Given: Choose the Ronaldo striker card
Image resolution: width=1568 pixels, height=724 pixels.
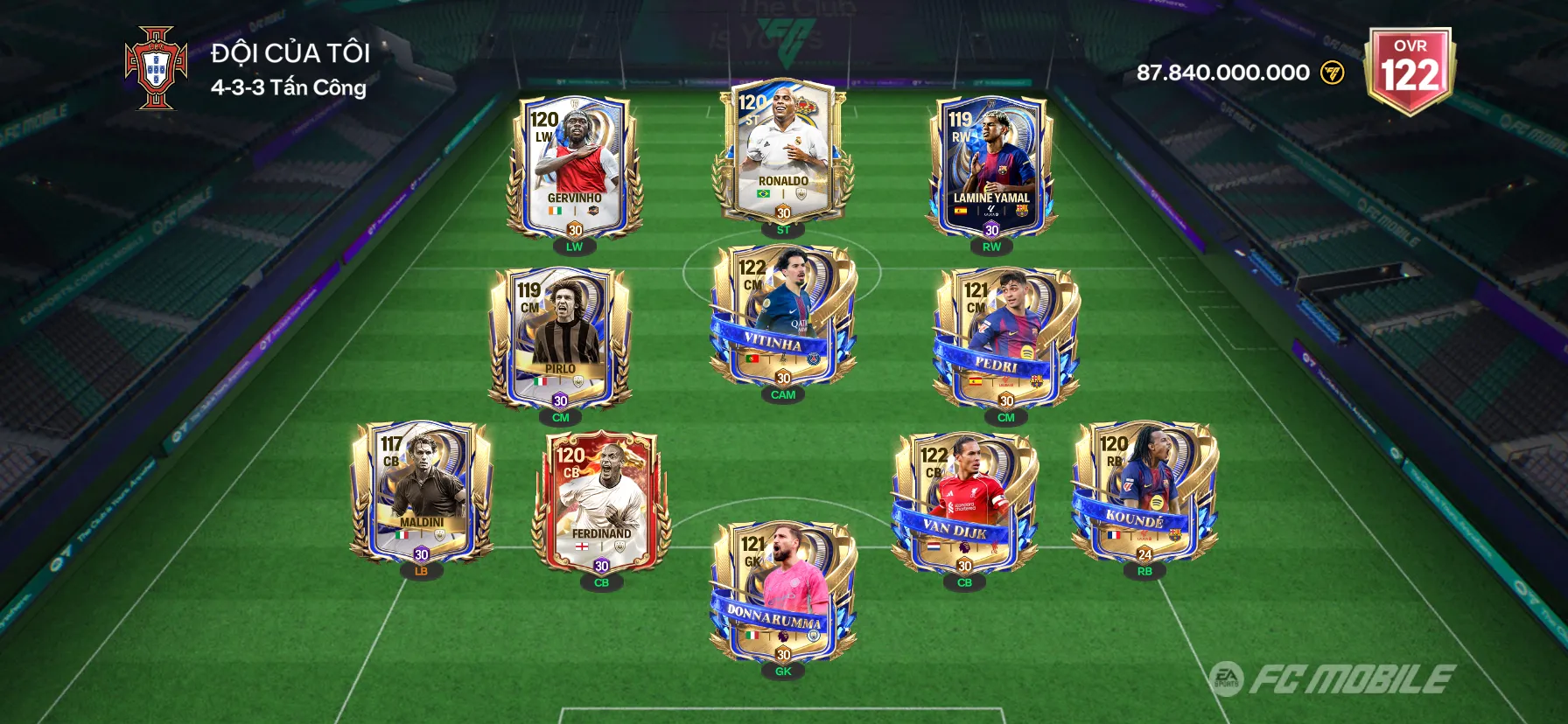Looking at the screenshot, I should (783, 151).
